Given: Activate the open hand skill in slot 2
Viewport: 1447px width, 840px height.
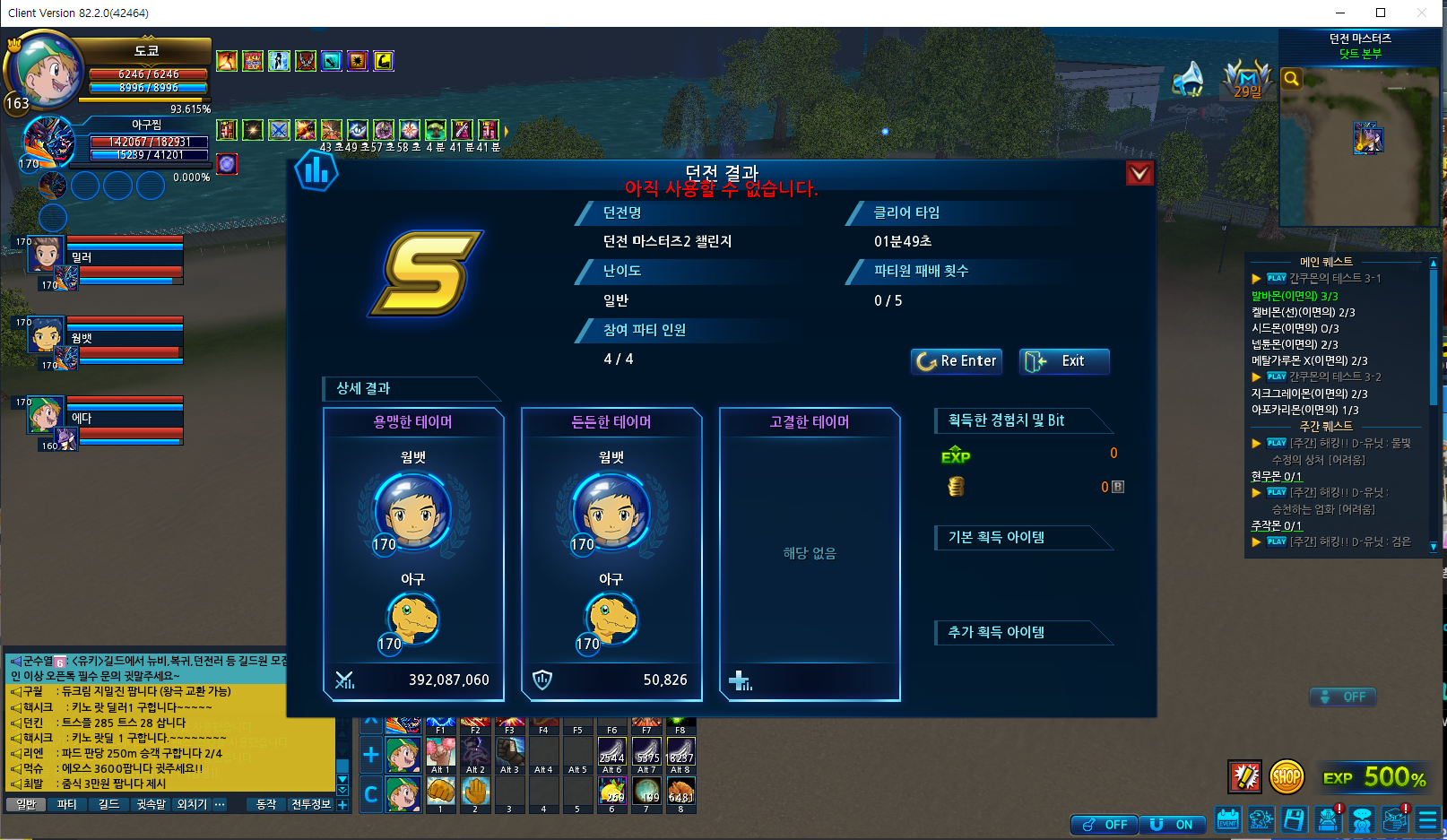Looking at the screenshot, I should (474, 792).
